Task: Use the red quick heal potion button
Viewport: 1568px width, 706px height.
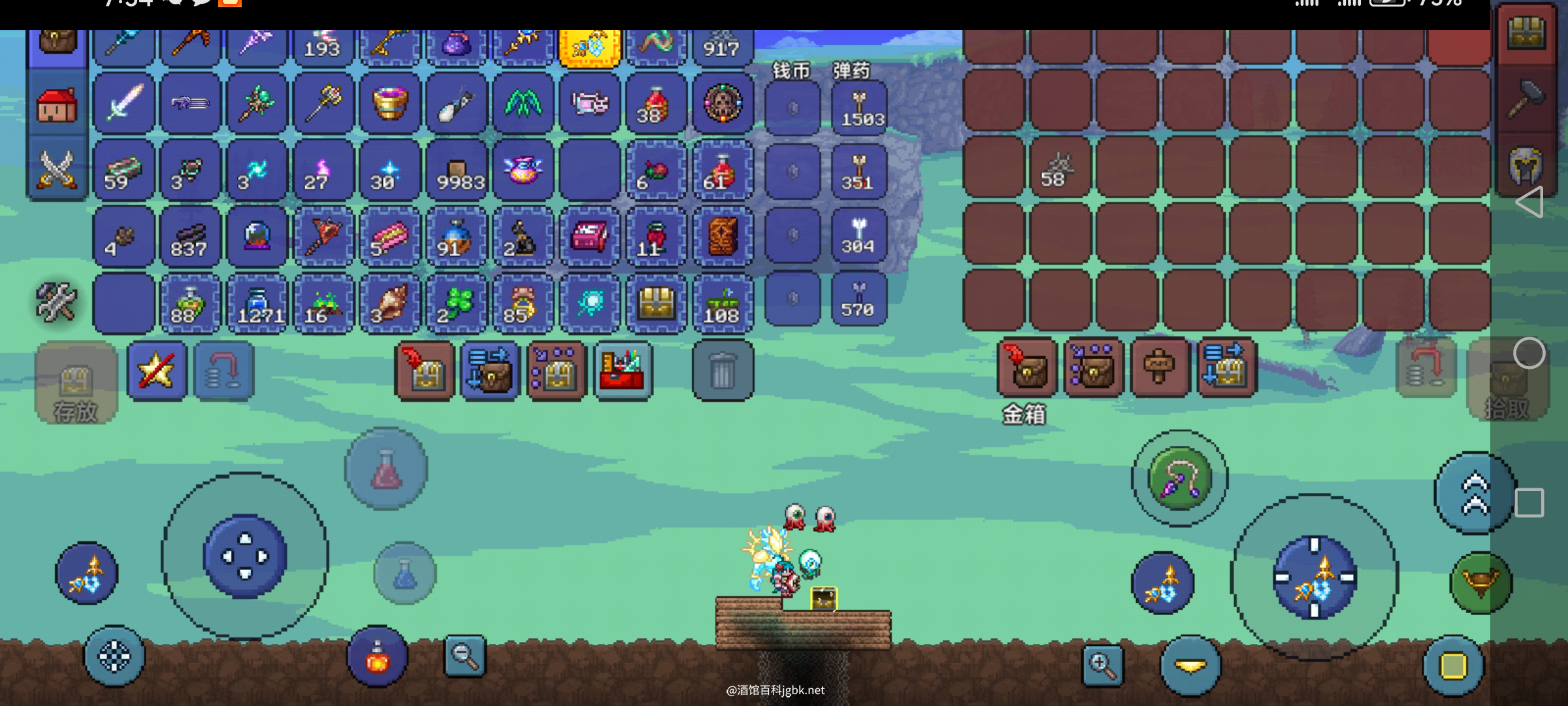Action: [x=386, y=469]
